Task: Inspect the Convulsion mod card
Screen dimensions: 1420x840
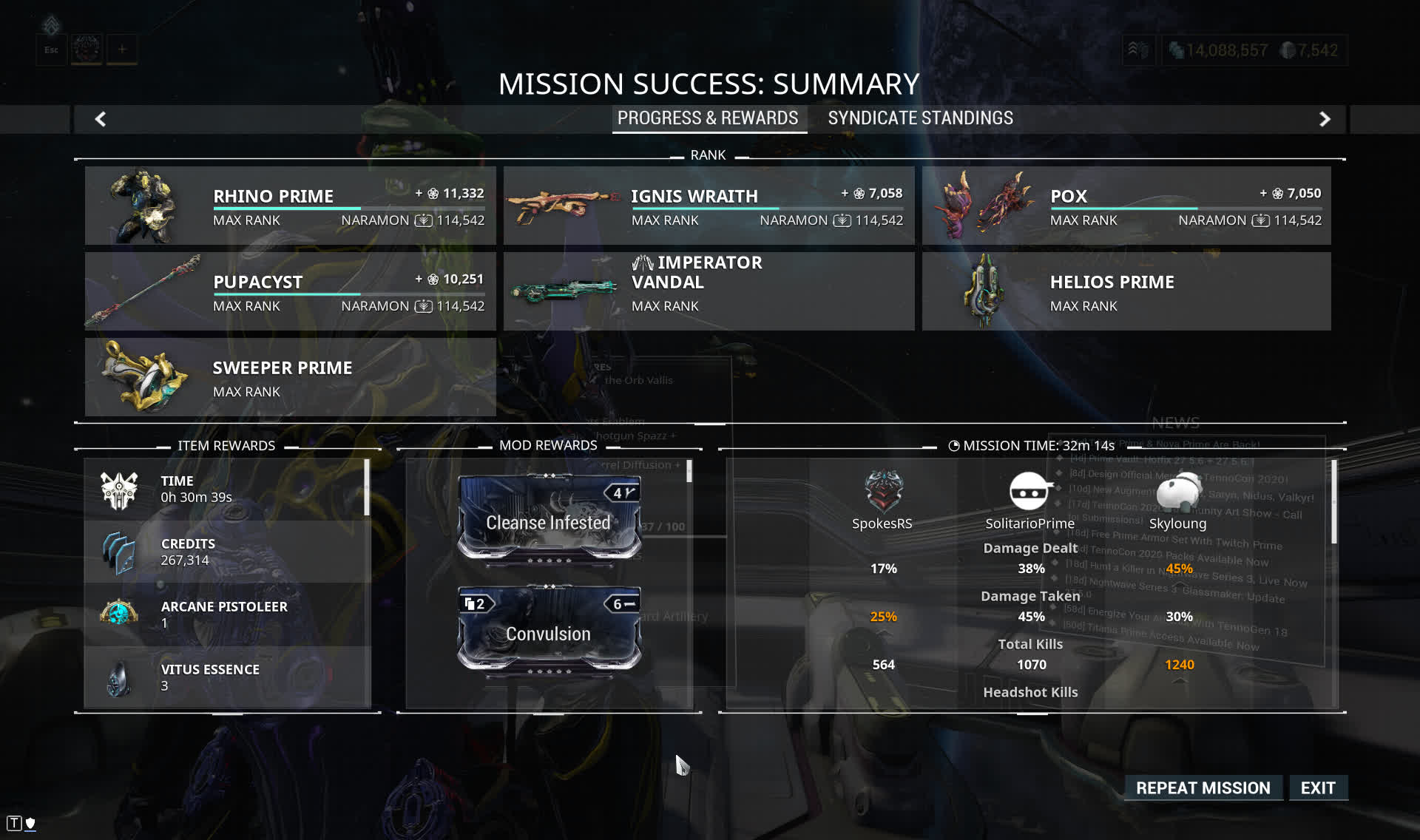Action: (549, 629)
